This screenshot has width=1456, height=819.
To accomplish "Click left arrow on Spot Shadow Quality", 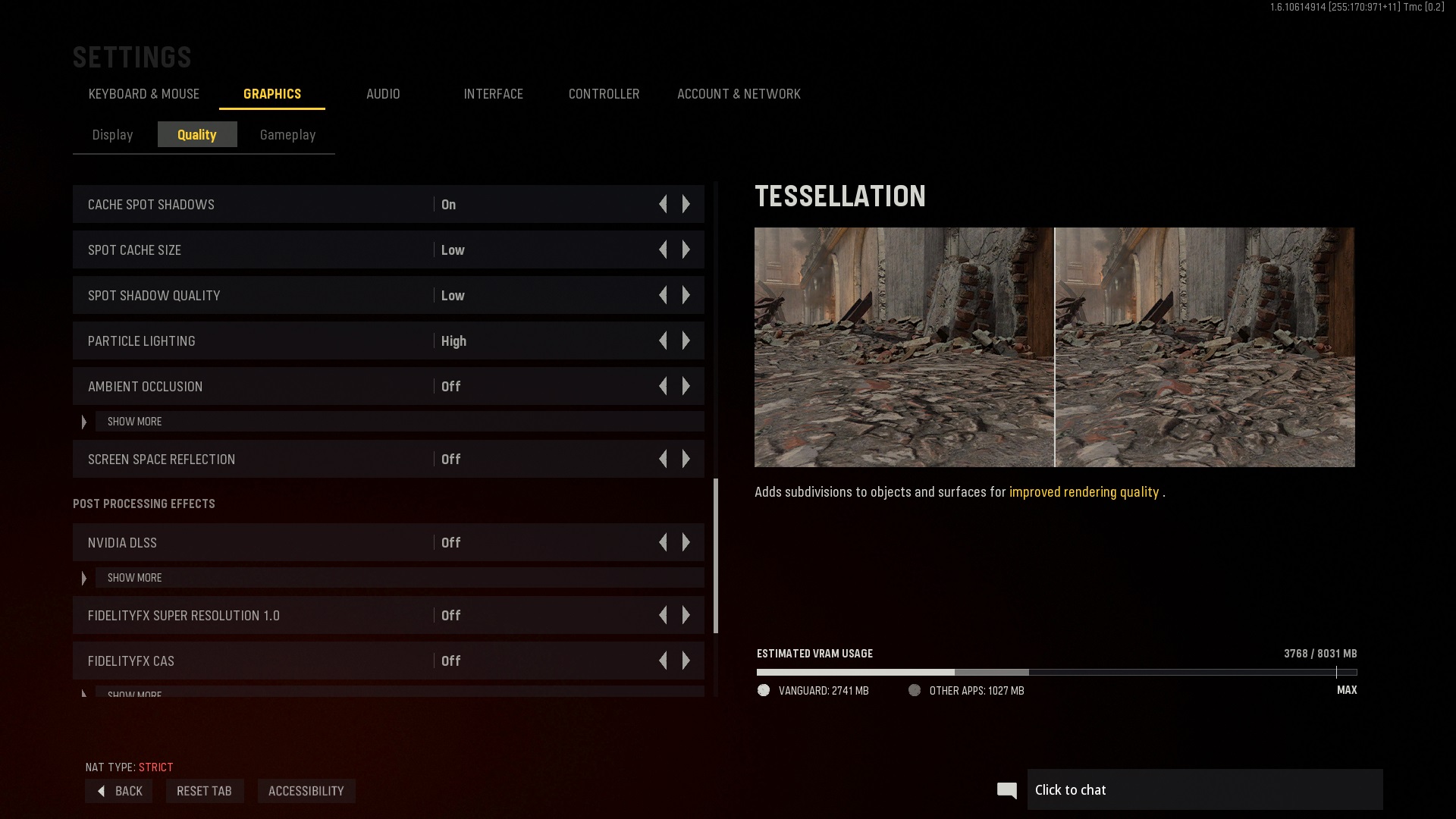I will coord(664,296).
